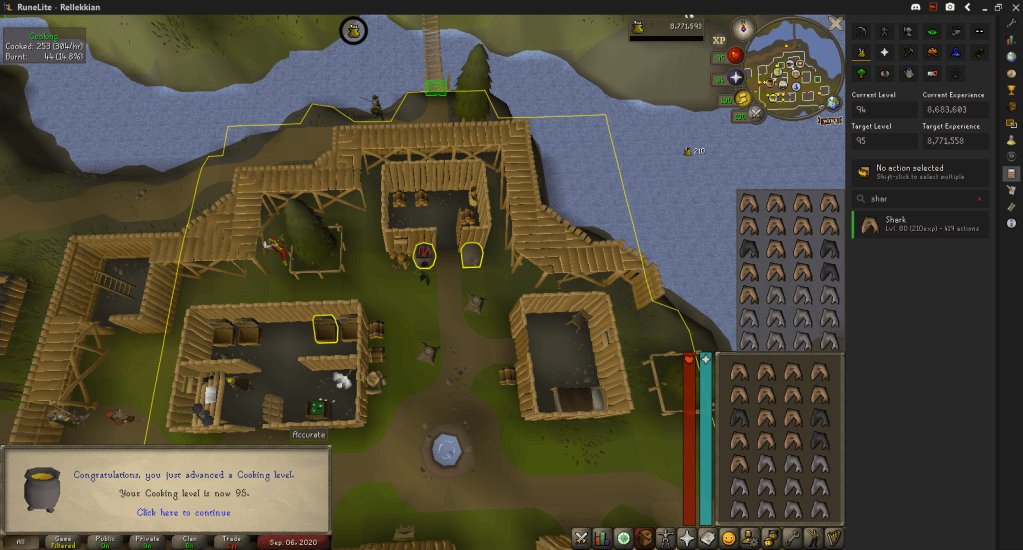The width and height of the screenshot is (1023, 550).
Task: Open the world map globe beside the minimap
Action: [x=833, y=102]
